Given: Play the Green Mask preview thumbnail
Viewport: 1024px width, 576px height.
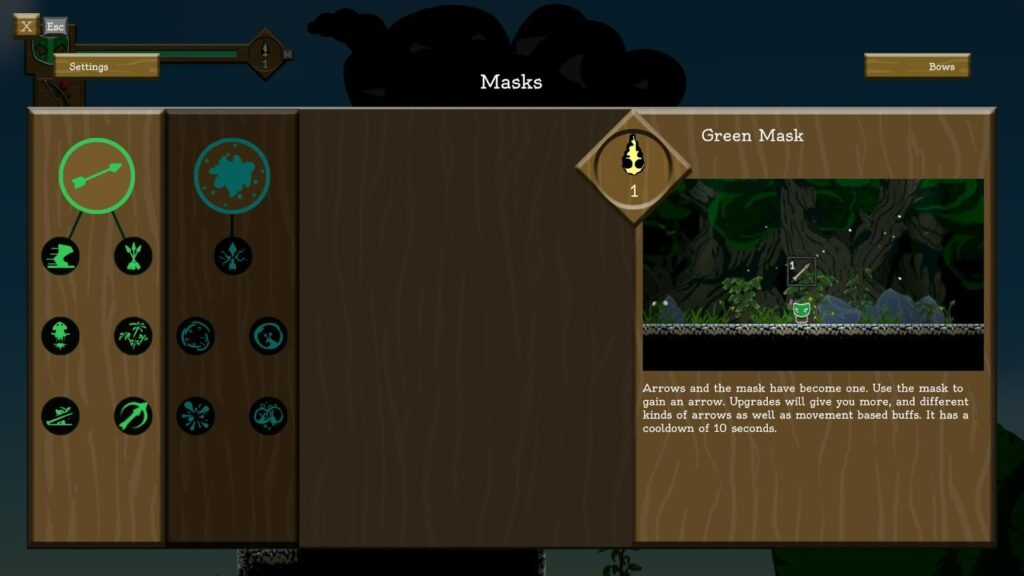Looking at the screenshot, I should (812, 274).
